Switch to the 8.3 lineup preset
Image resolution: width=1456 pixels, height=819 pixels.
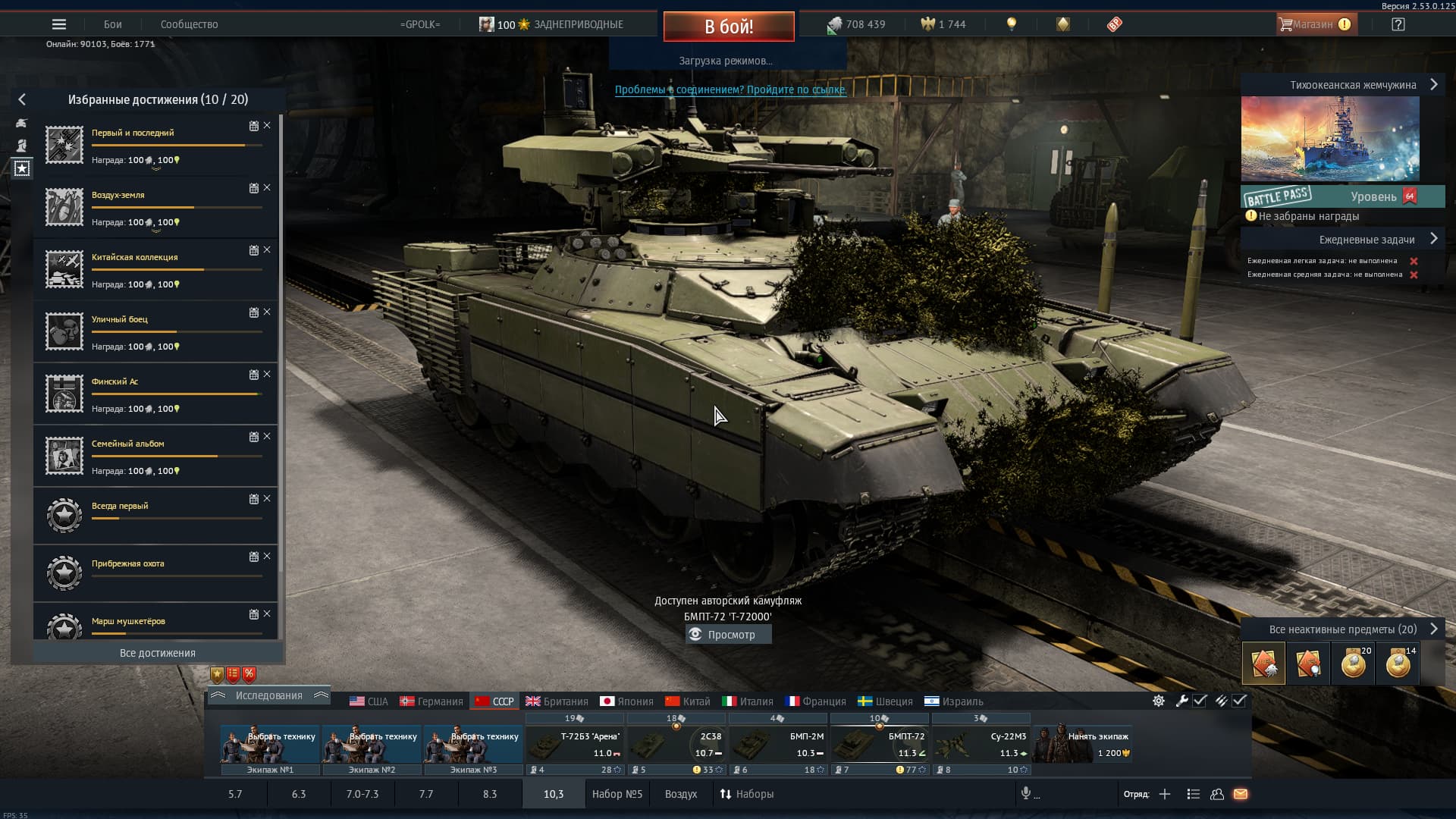point(490,794)
